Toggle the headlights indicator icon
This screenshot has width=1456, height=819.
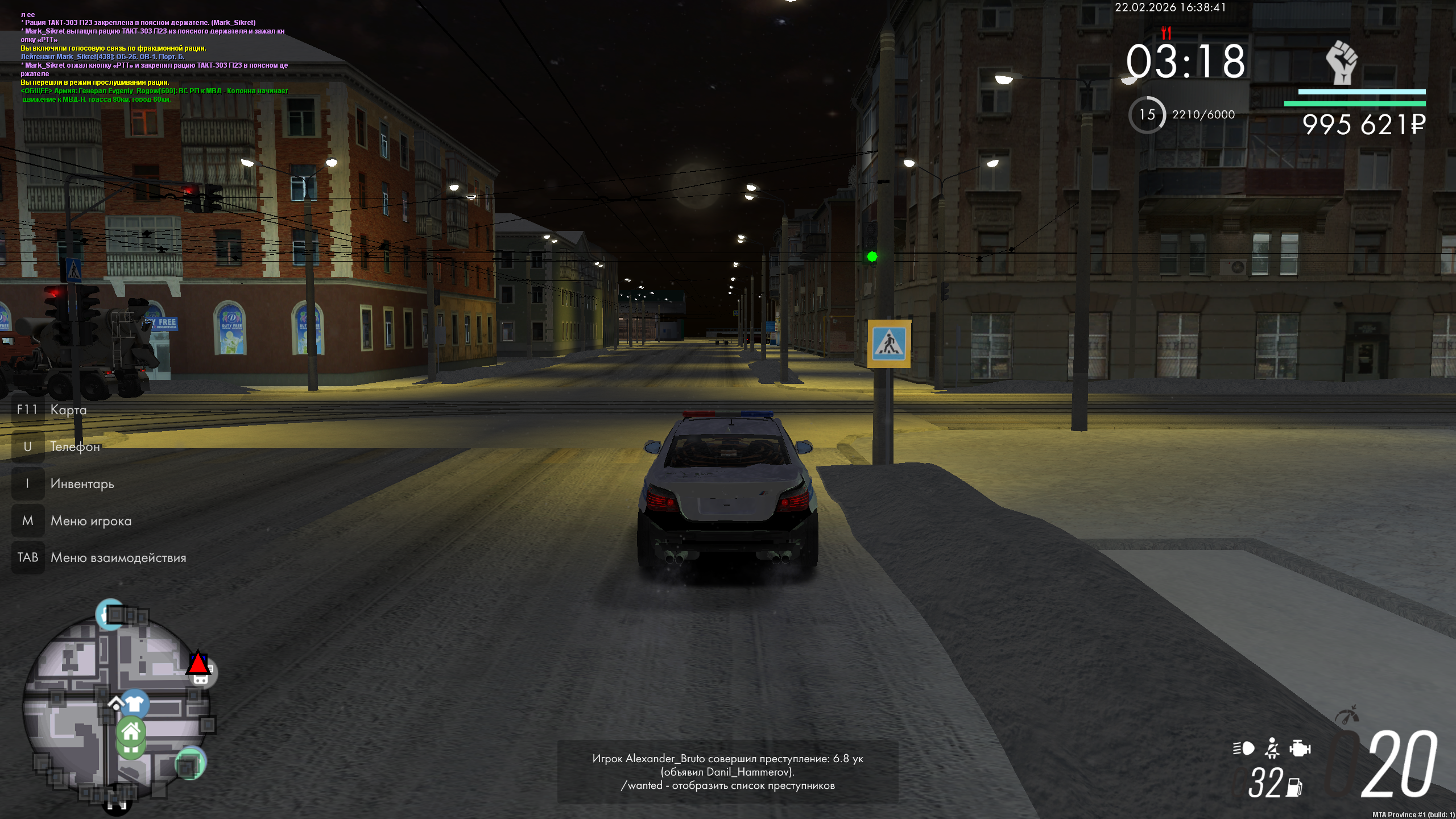[x=1243, y=748]
